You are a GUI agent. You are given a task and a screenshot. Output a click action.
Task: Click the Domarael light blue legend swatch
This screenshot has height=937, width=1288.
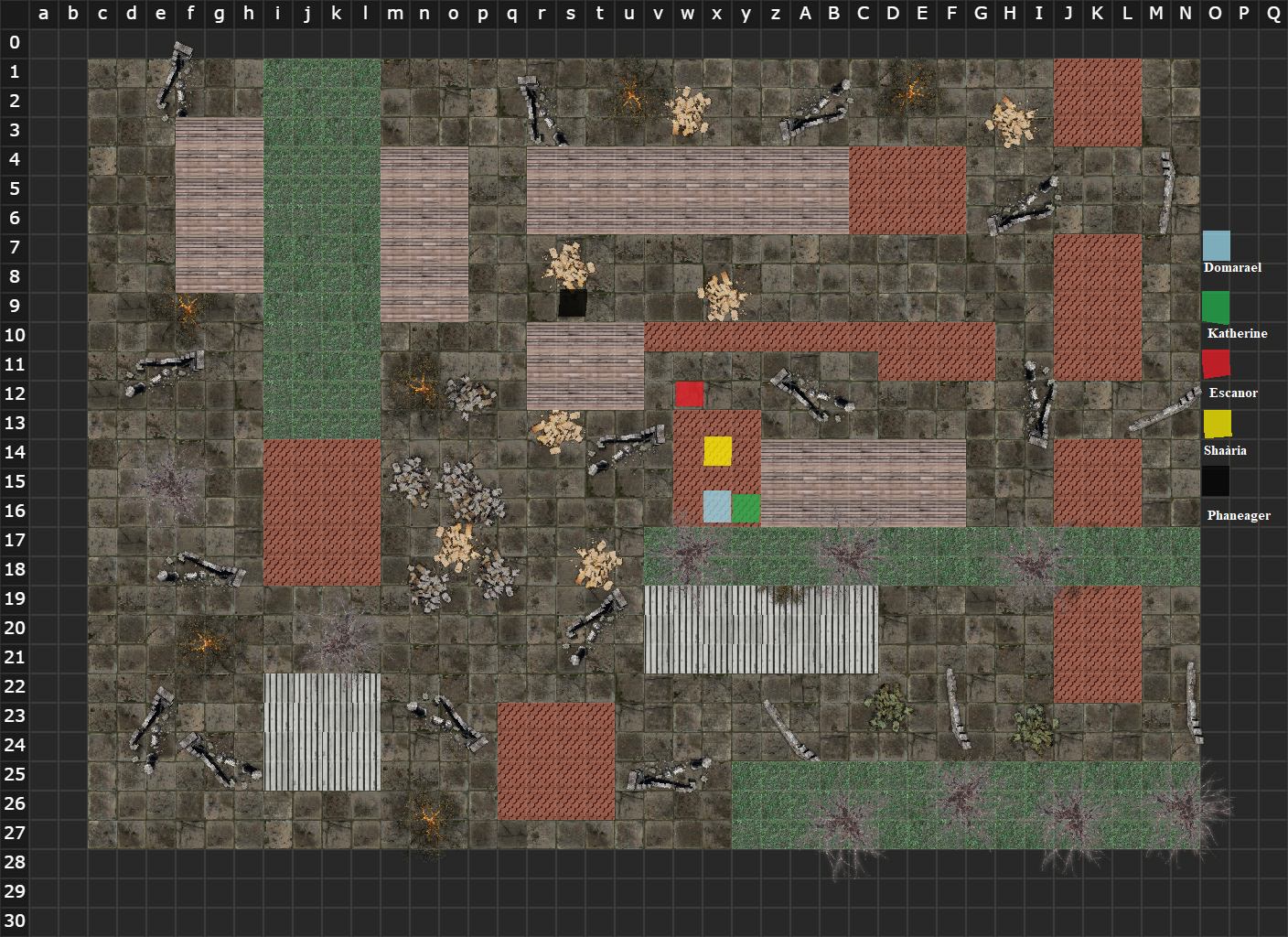(1217, 246)
